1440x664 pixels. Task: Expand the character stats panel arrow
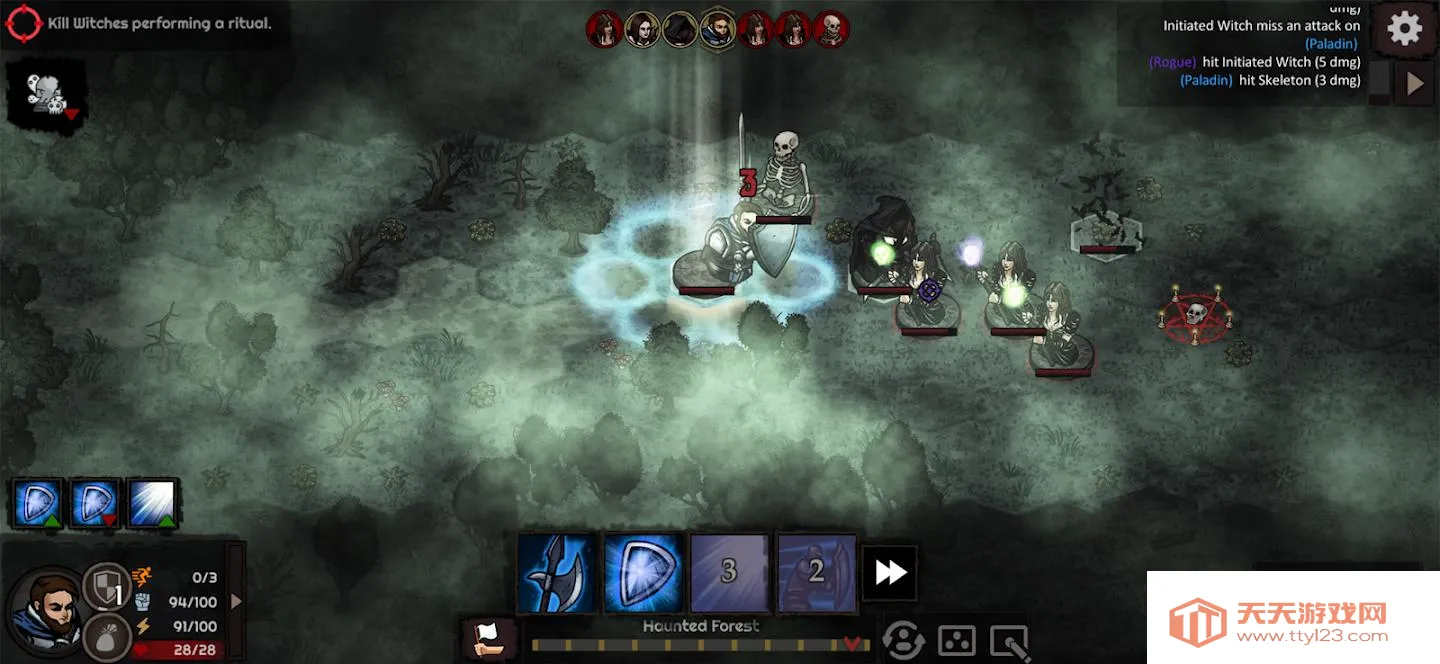pos(236,601)
